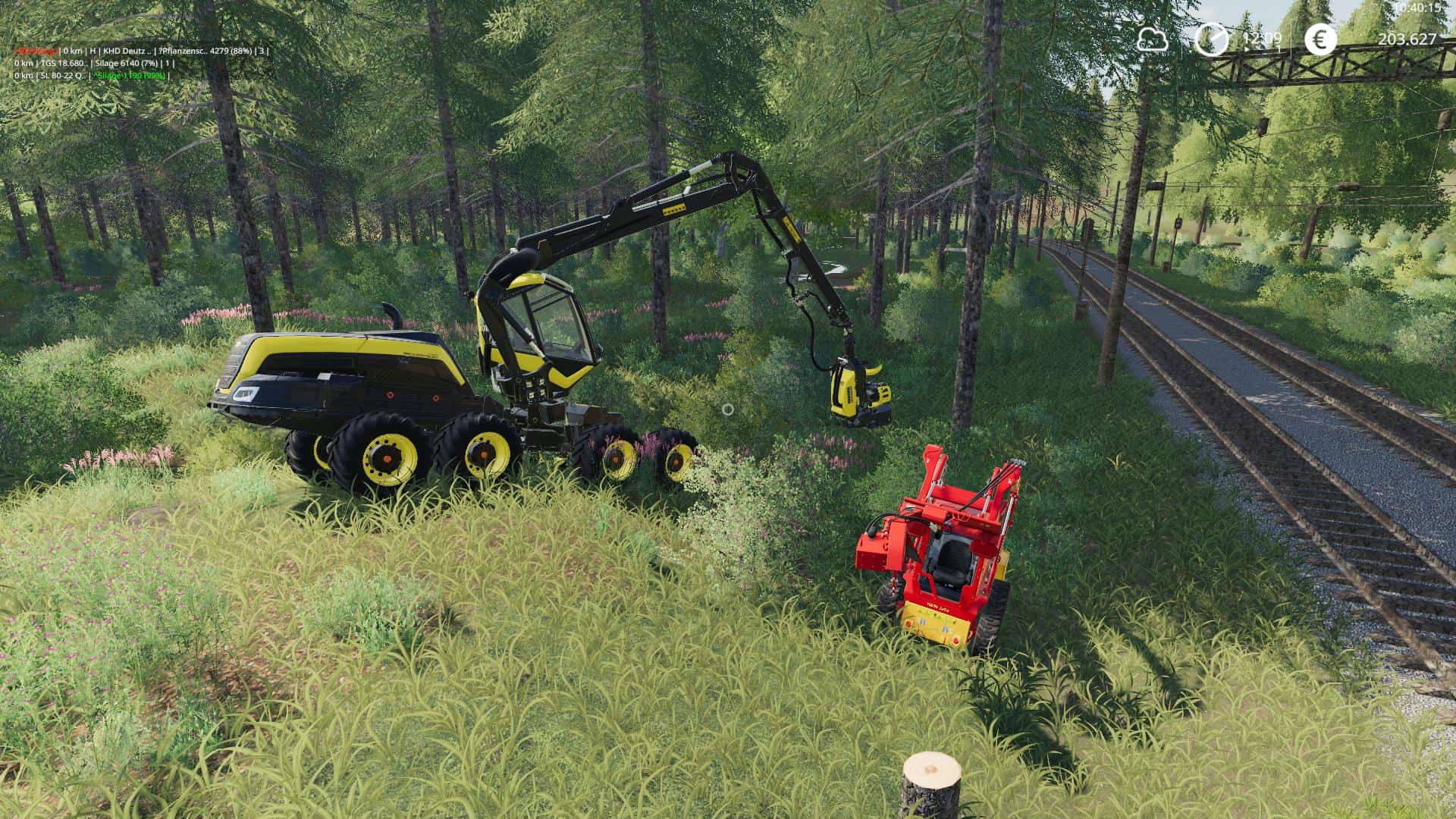Open finances via the euro coin icon

click(1321, 39)
